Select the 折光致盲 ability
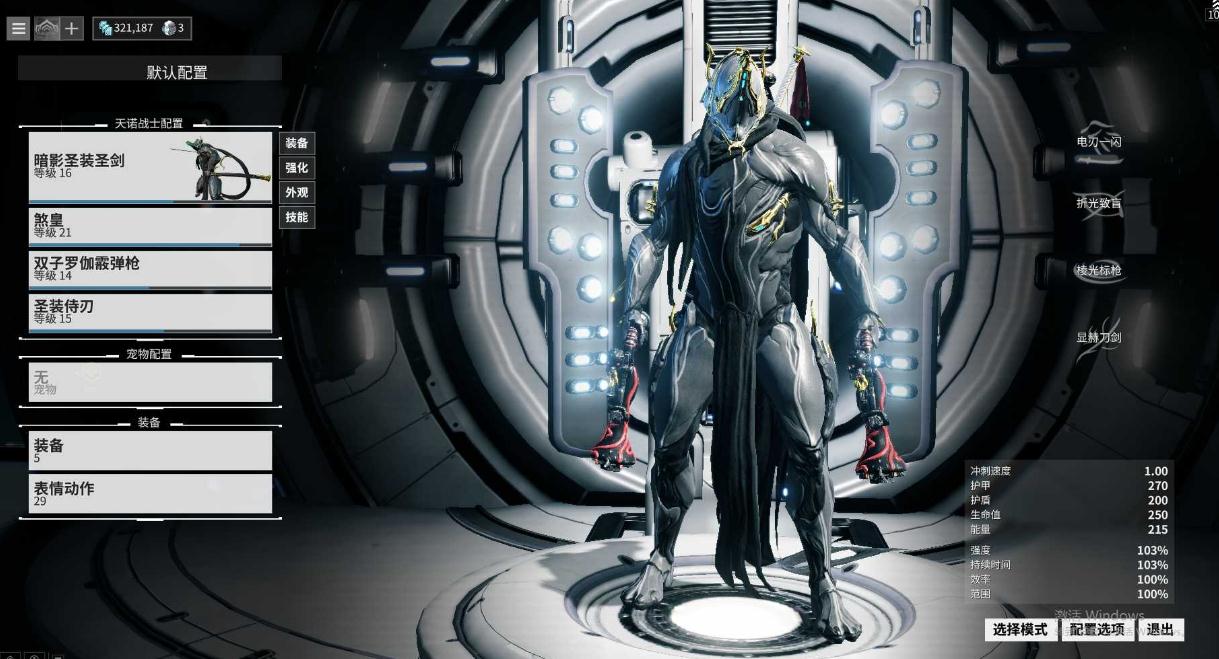1219x659 pixels. pos(1098,203)
